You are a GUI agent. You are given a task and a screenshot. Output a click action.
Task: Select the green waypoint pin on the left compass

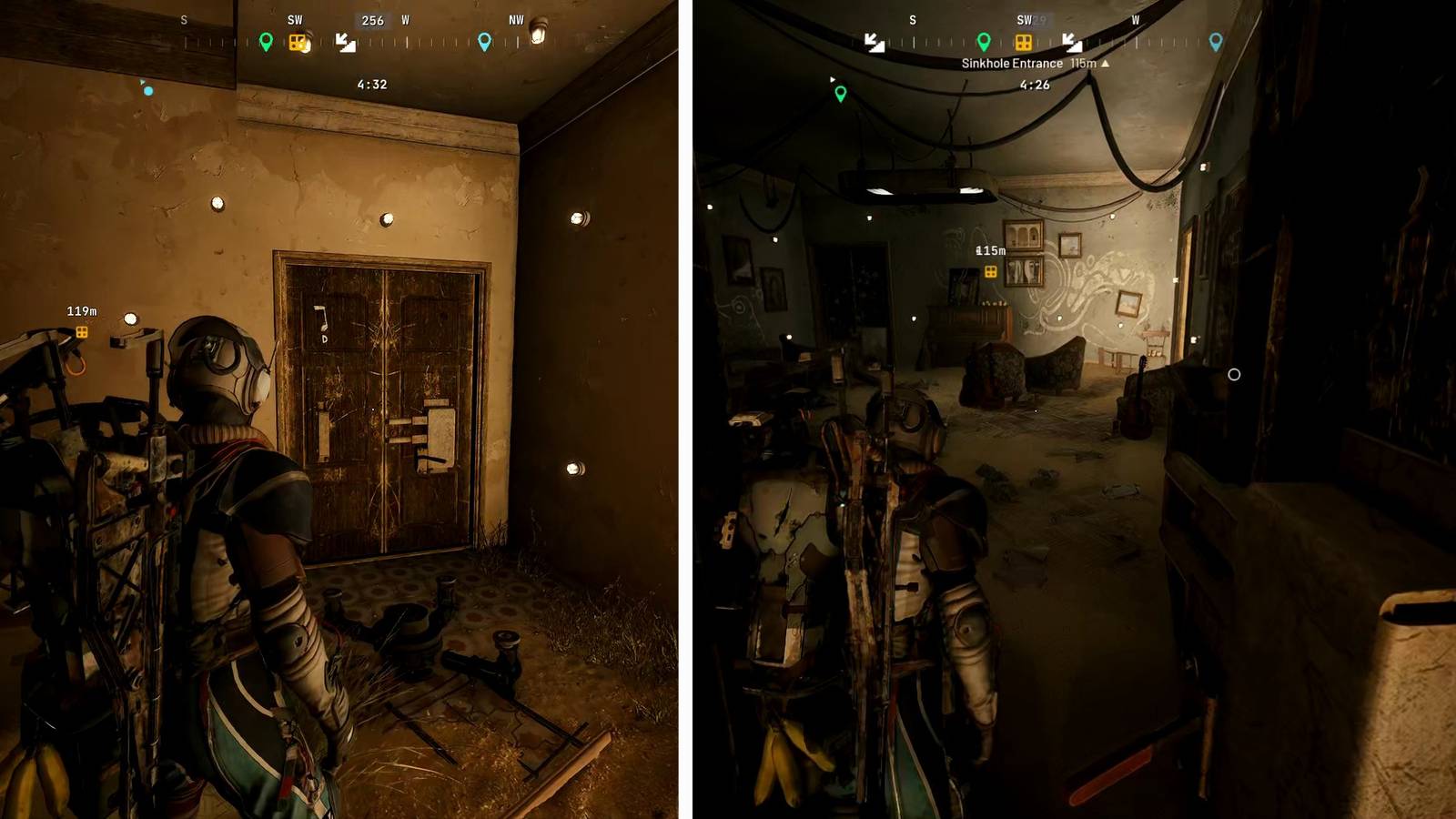click(x=266, y=40)
